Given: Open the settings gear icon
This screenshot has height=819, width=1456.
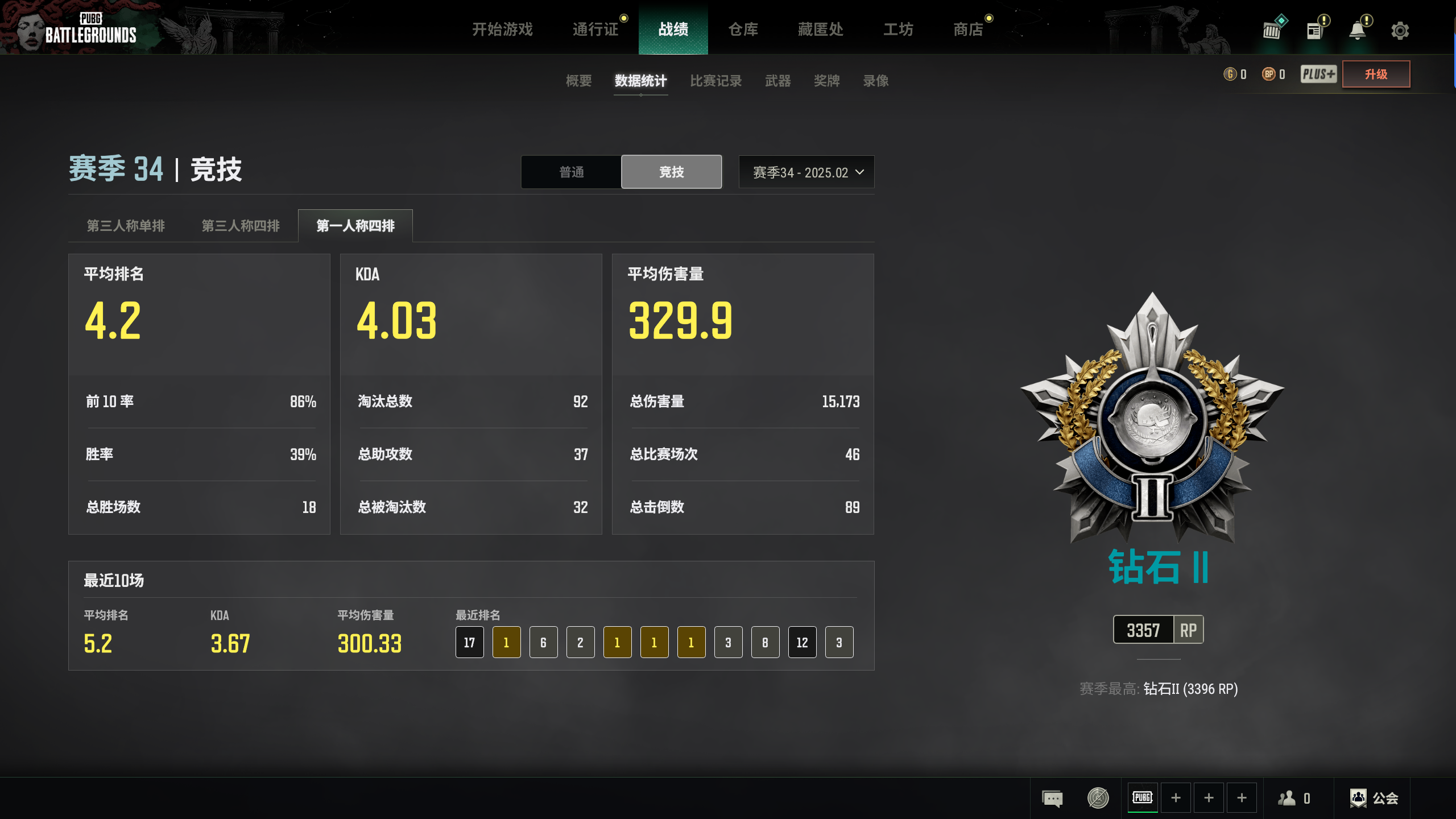Looking at the screenshot, I should click(1401, 30).
